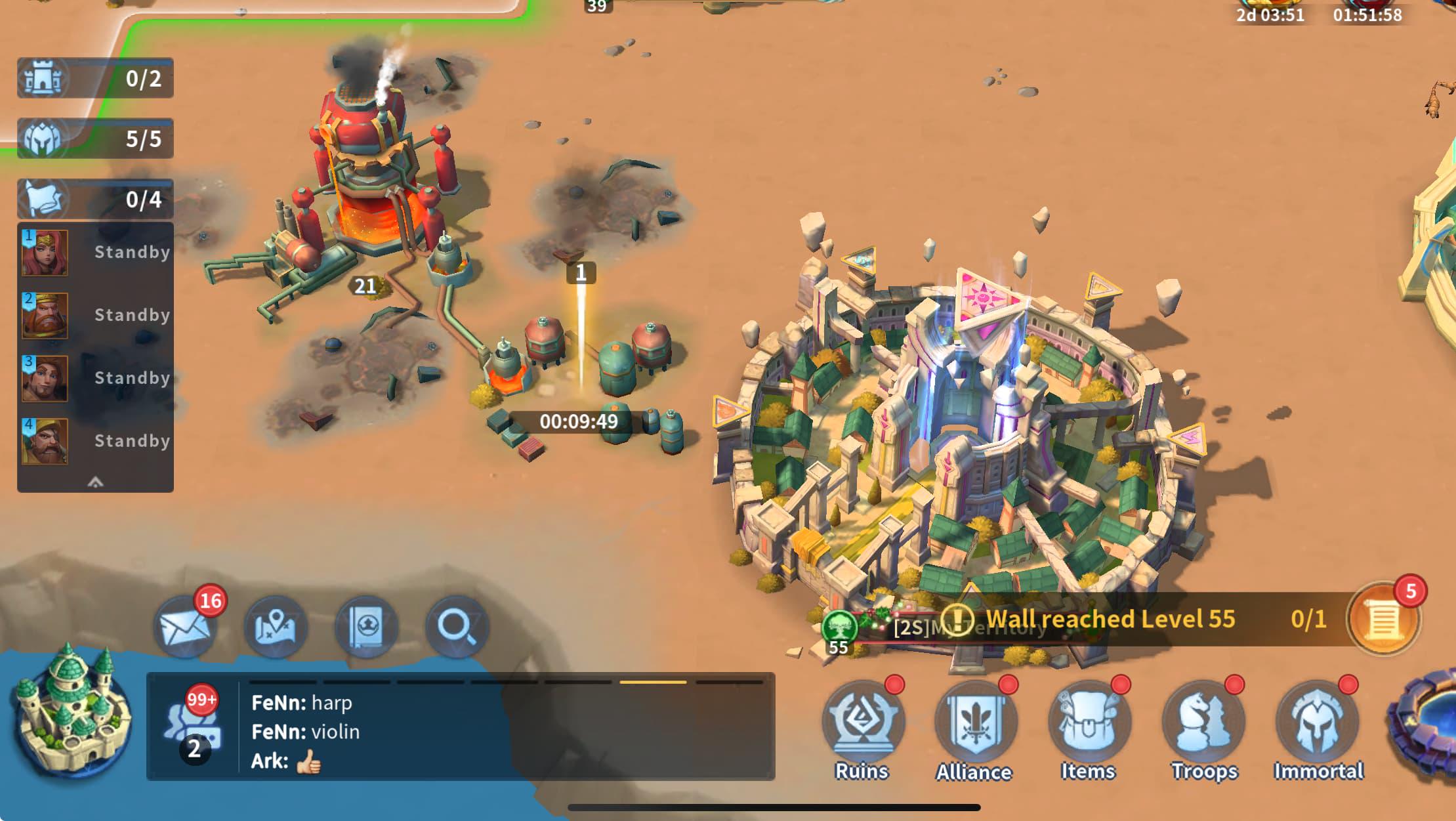Select the fourth standby hero portrait
The width and height of the screenshot is (1456, 821).
(45, 441)
